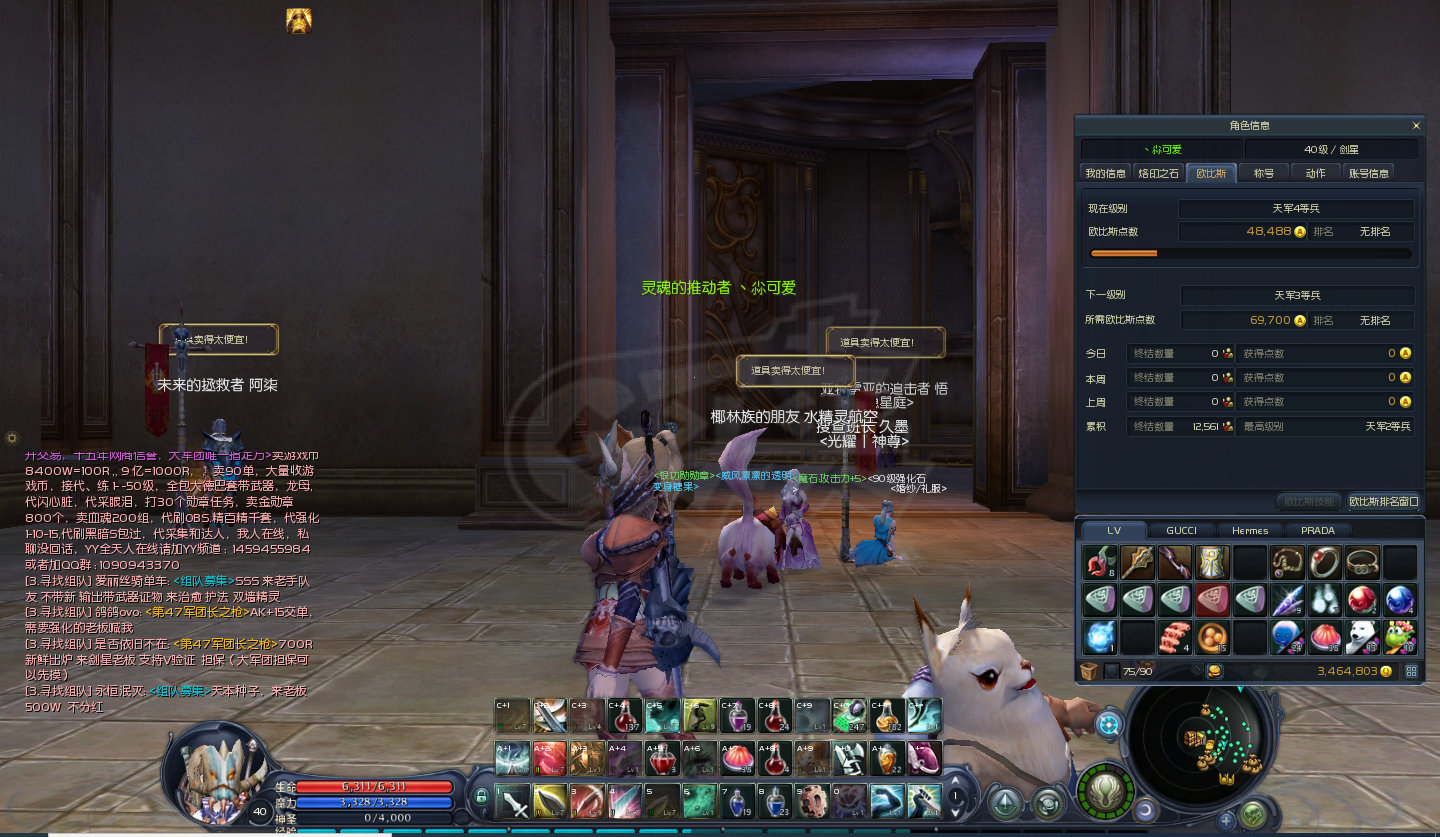1440x837 pixels.
Task: Switch to the 我的信息 tab
Action: [1105, 173]
